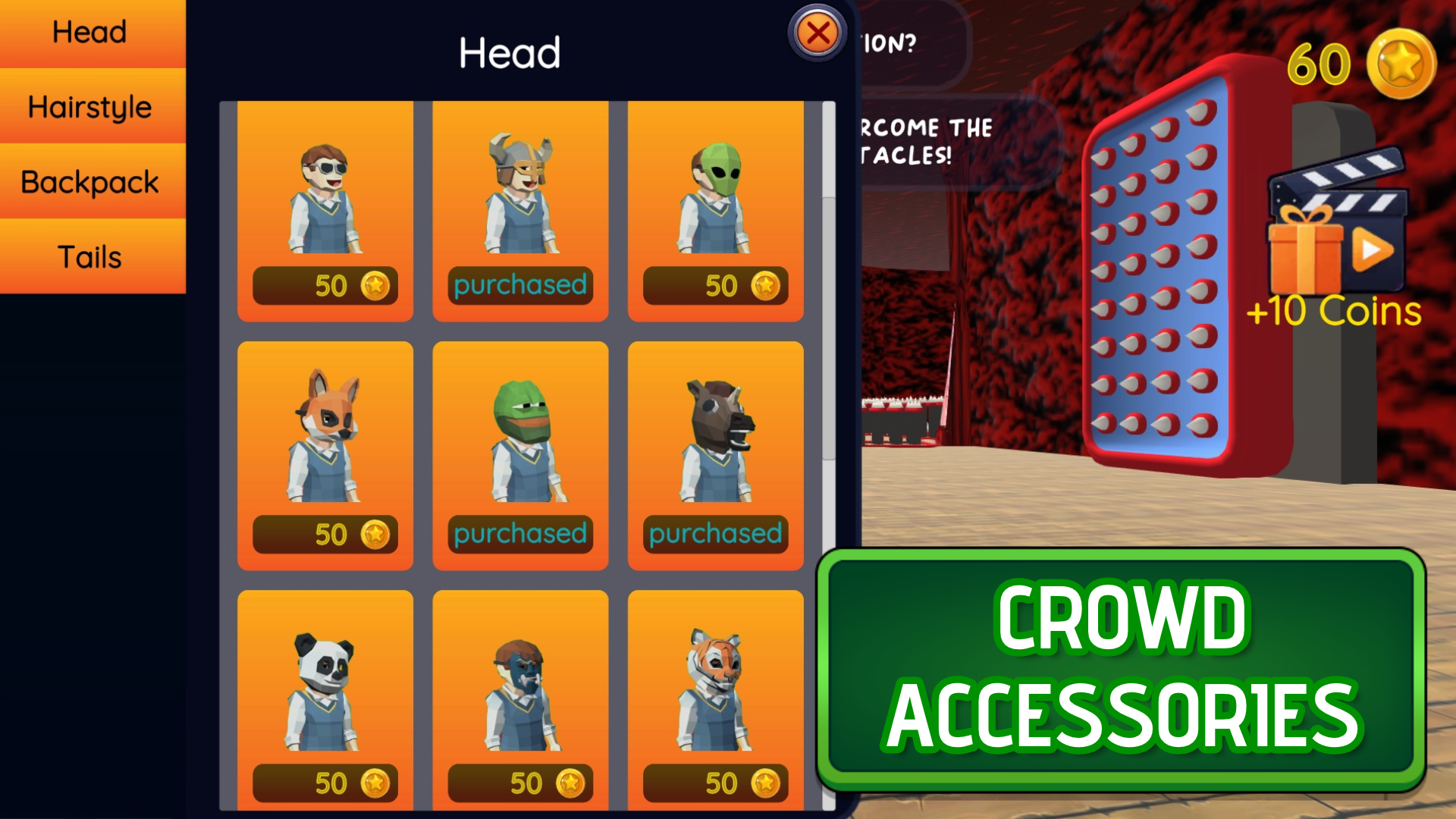Screen dimensions: 1456x819
Task: Buy the green alien mask for 50 coins
Action: [x=716, y=285]
